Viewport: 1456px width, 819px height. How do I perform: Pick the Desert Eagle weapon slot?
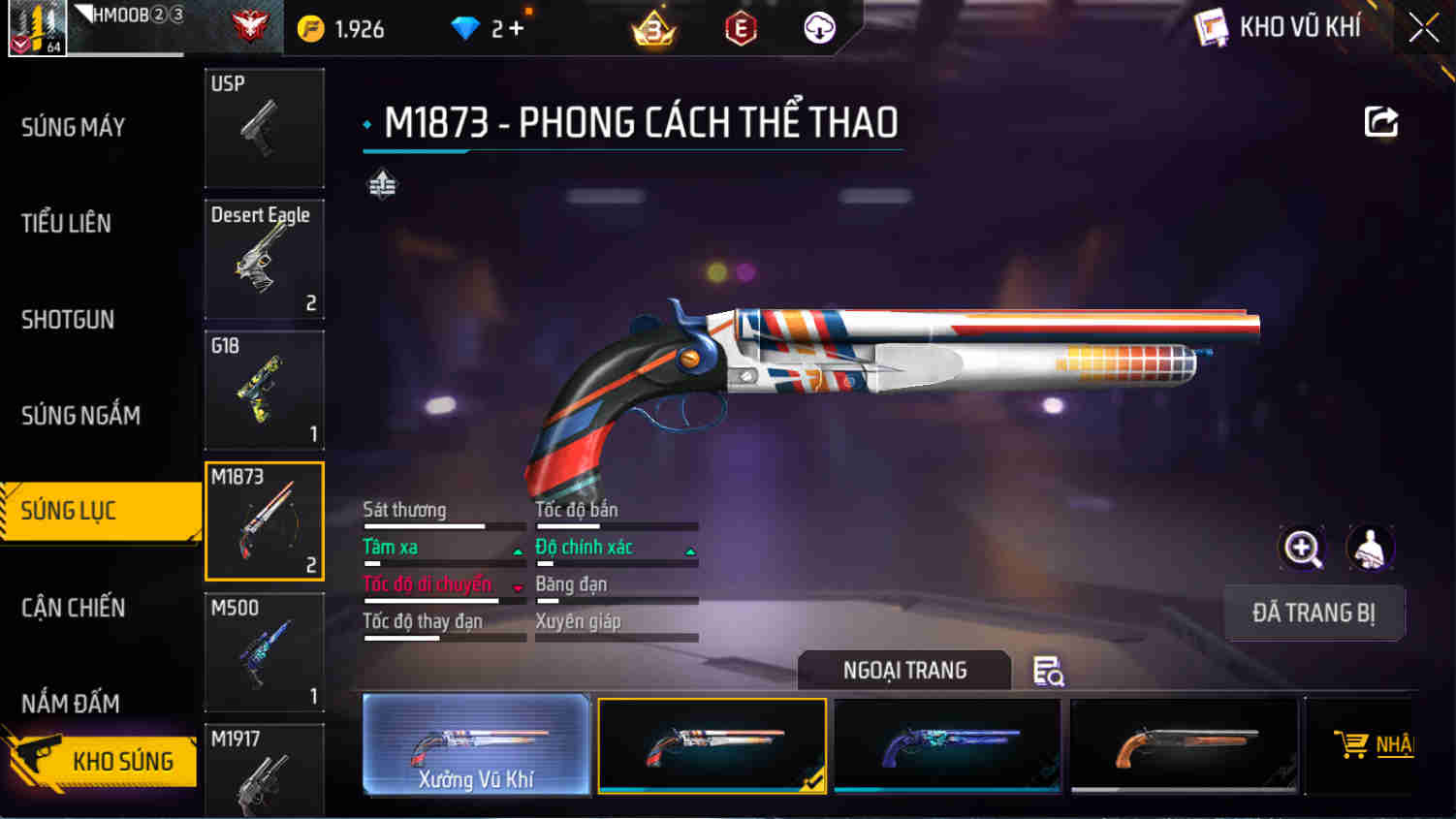coord(264,259)
